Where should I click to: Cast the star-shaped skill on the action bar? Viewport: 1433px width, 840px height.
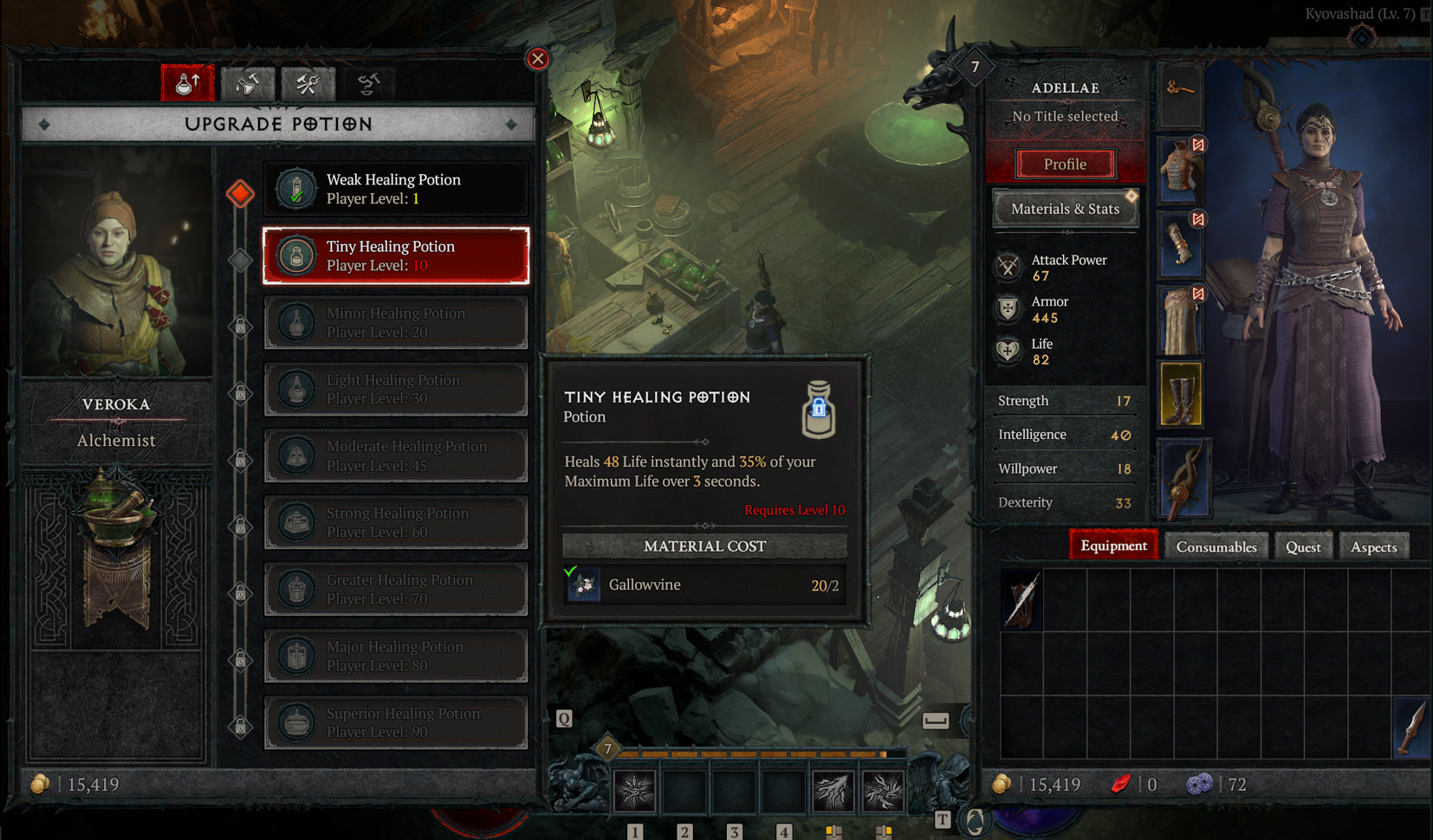[x=637, y=788]
